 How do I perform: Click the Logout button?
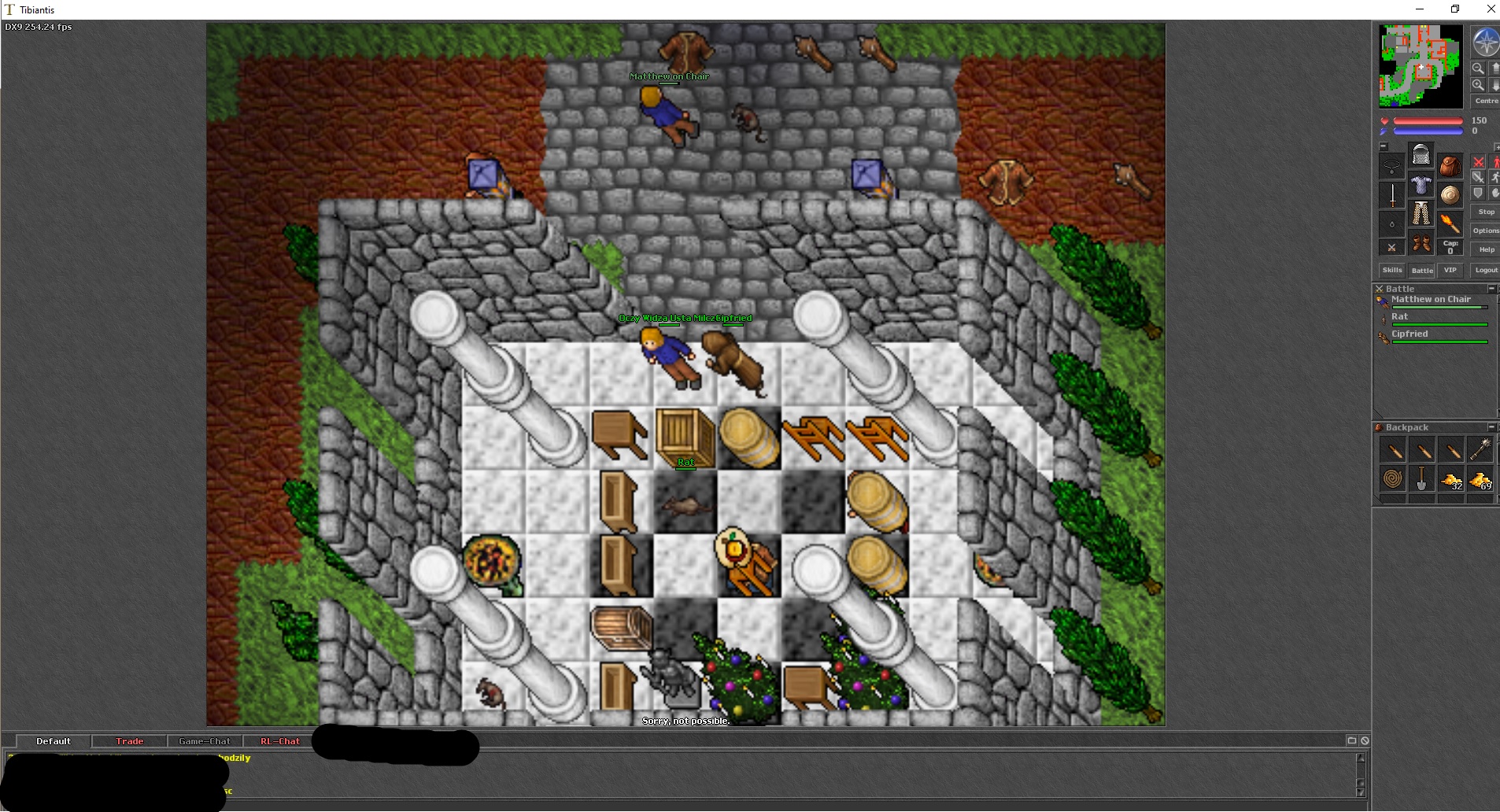pyautogui.click(x=1486, y=270)
